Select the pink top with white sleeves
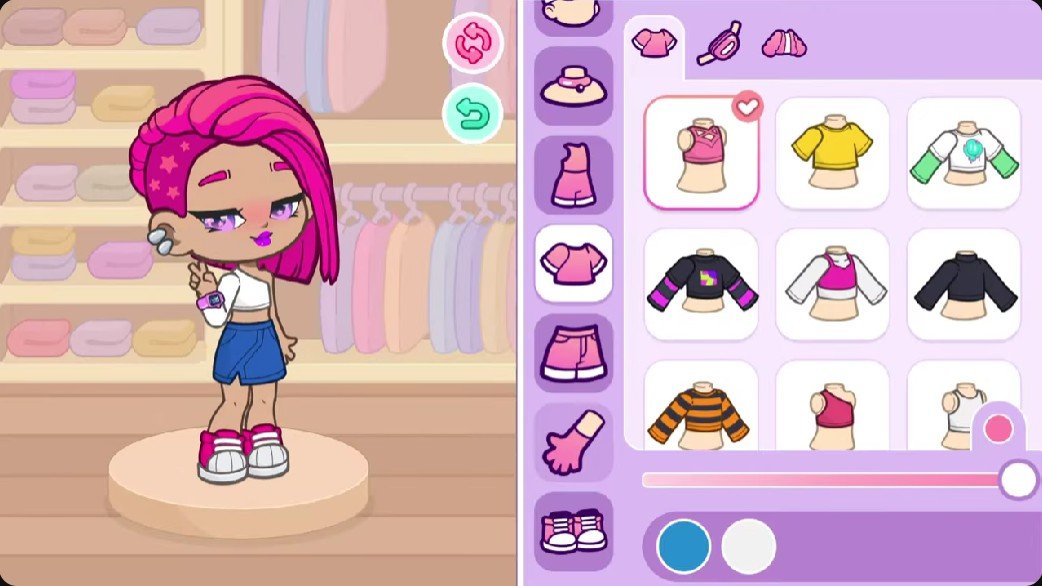This screenshot has width=1042, height=586. [832, 284]
